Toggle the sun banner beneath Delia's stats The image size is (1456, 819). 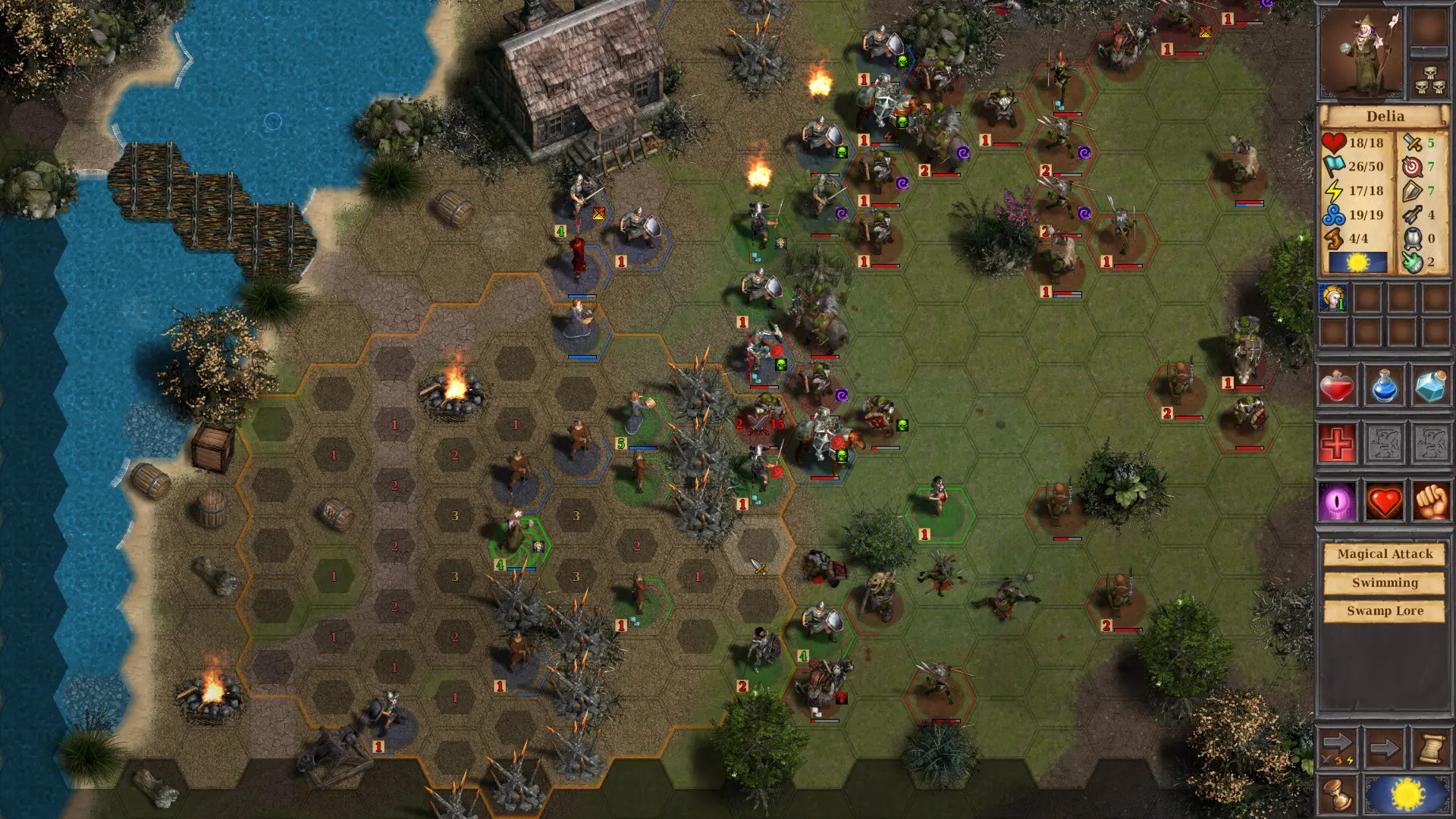coord(1357,262)
